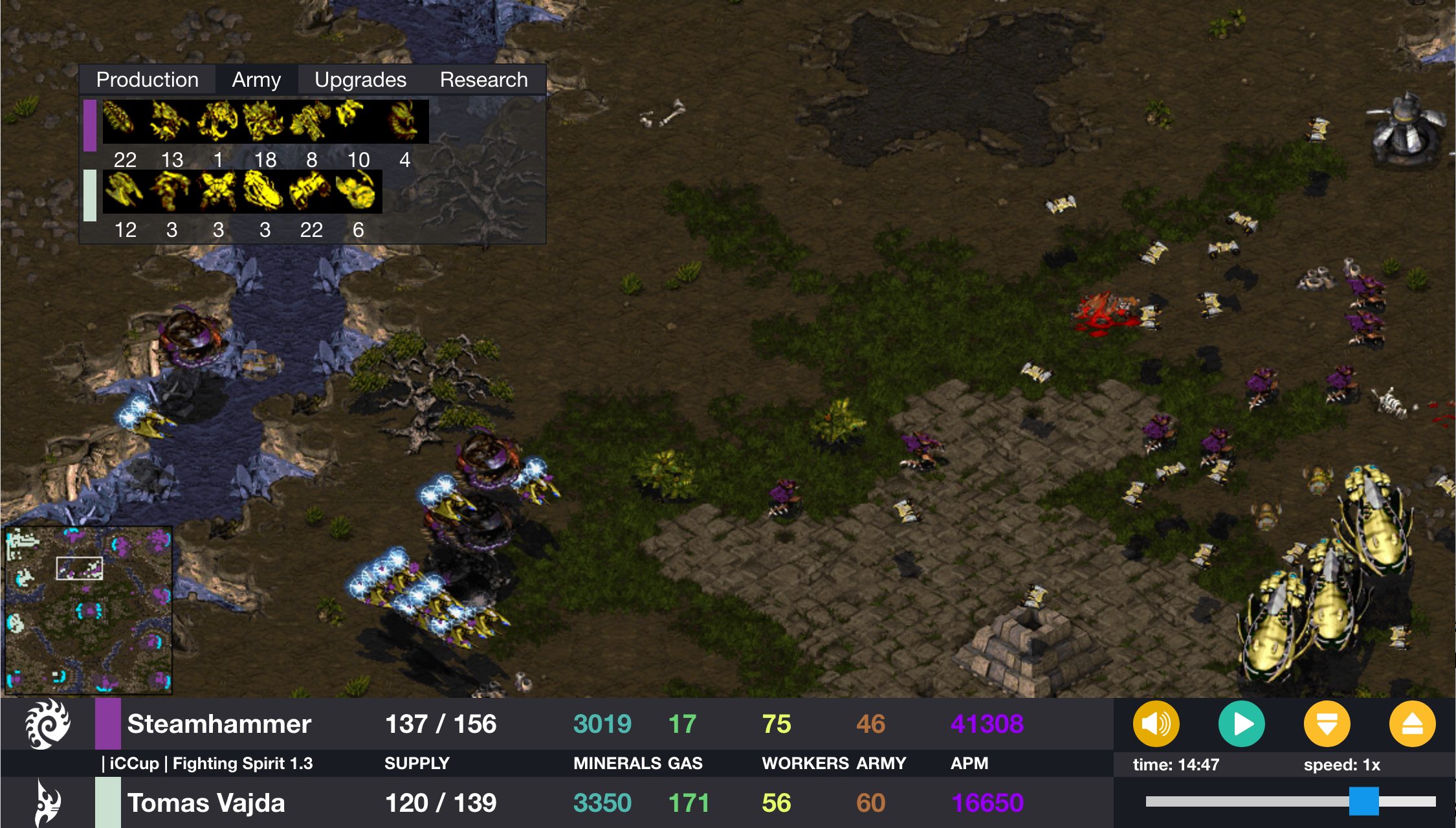Show the Upgrades tab

(360, 80)
